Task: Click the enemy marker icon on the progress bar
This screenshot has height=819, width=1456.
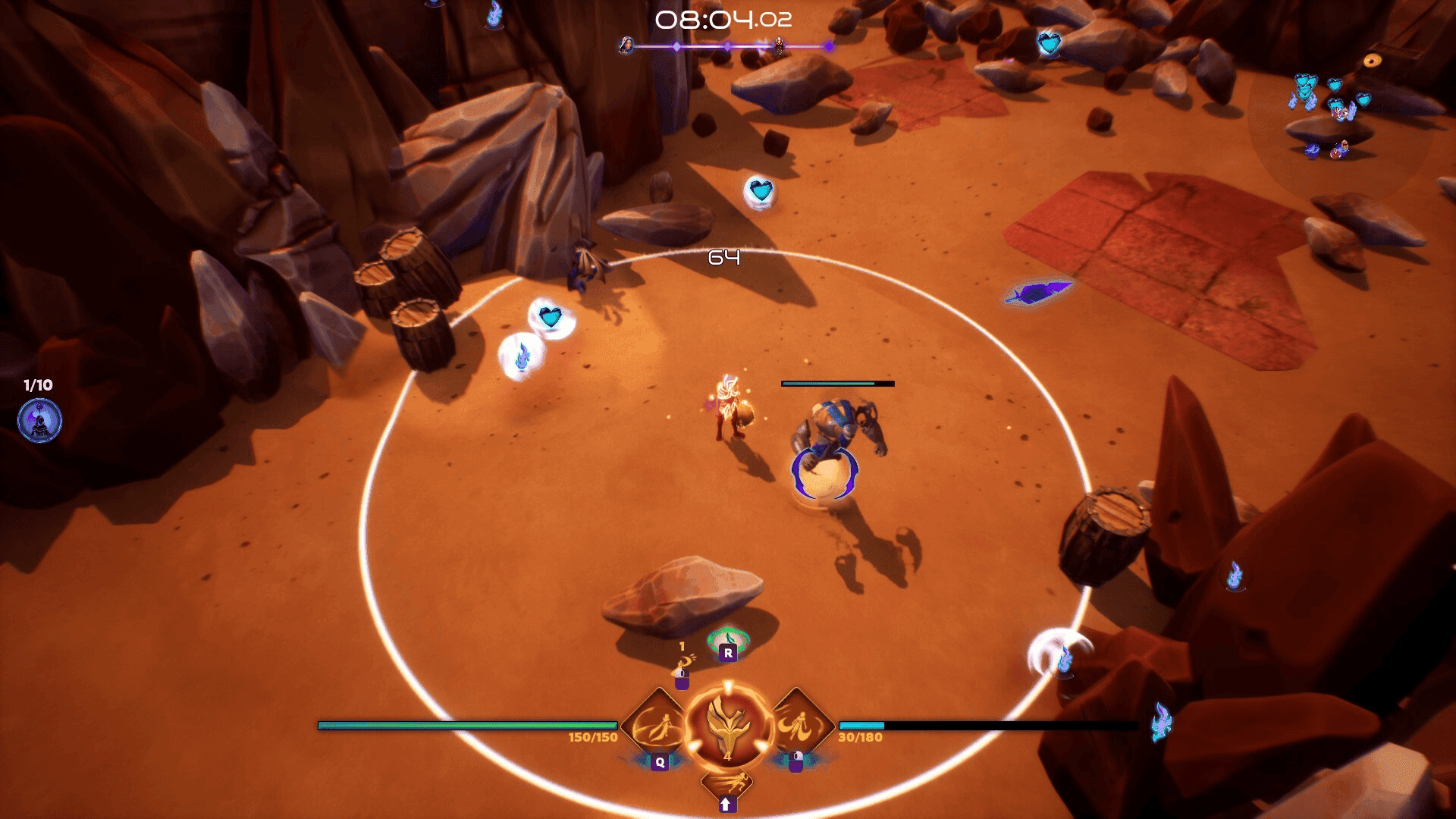Action: [x=779, y=47]
